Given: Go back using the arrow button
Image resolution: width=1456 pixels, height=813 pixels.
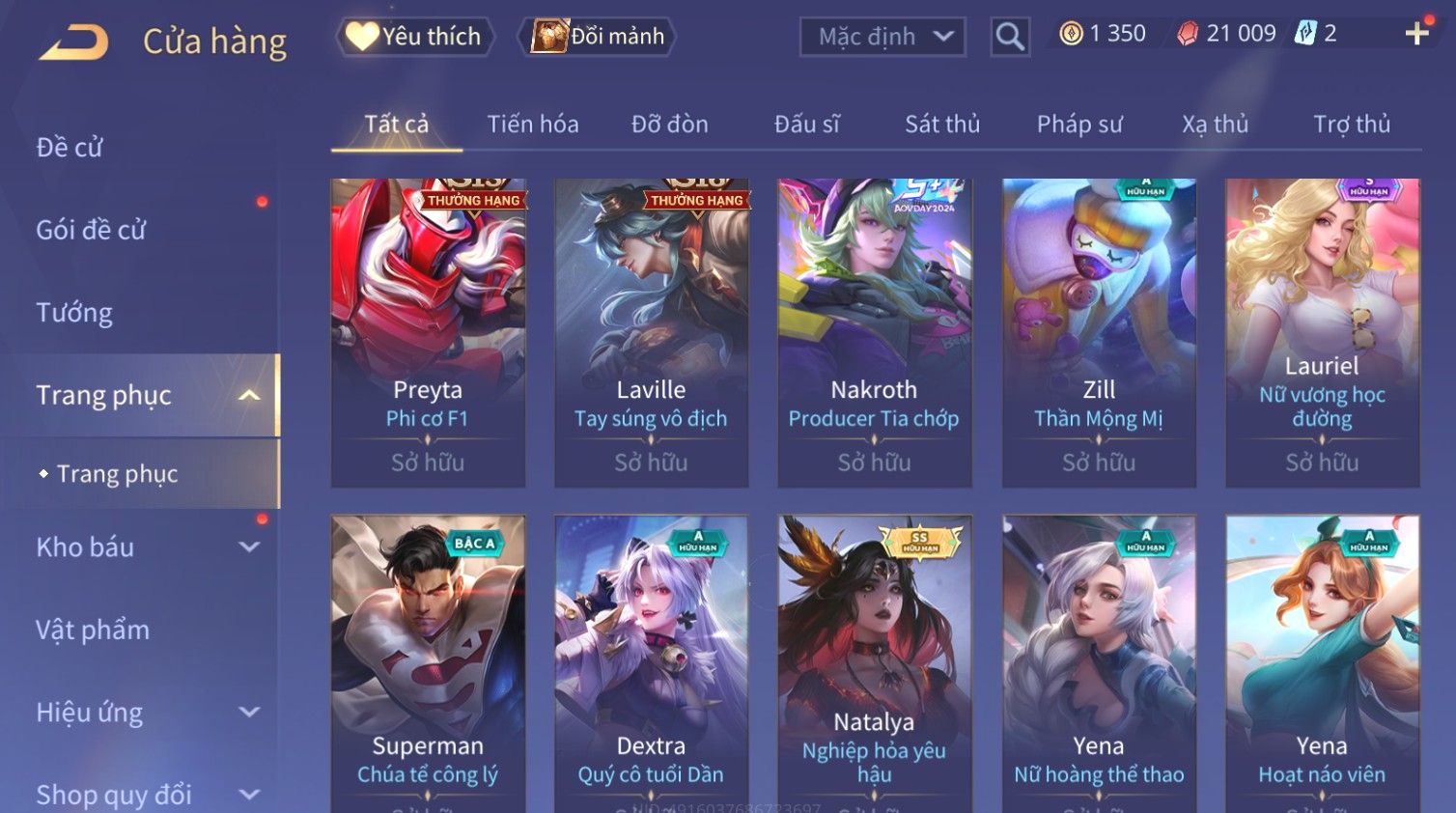Looking at the screenshot, I should point(74,42).
